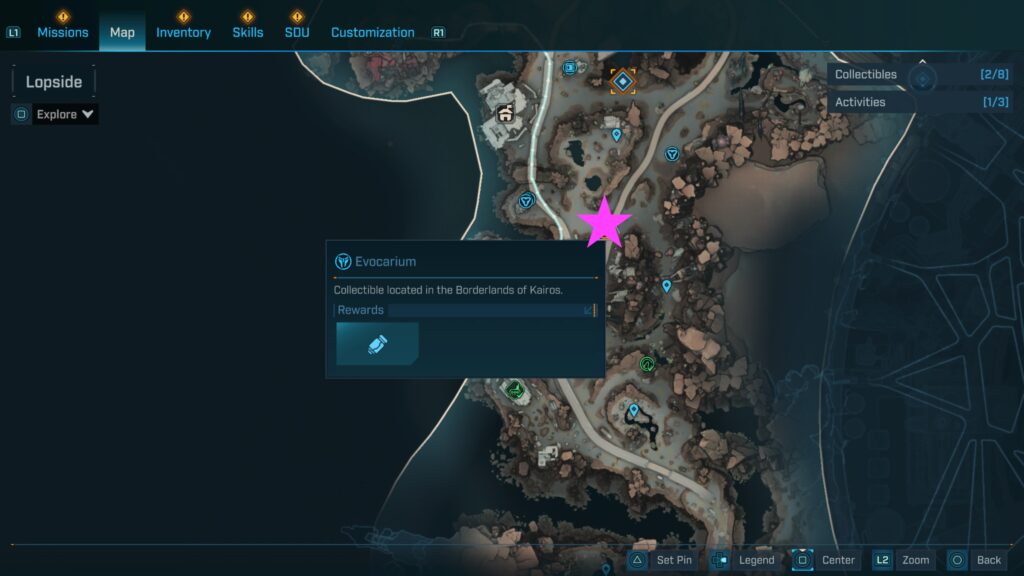Open the Explore filter dropdown
Screen dimensions: 1024x576
click(65, 114)
